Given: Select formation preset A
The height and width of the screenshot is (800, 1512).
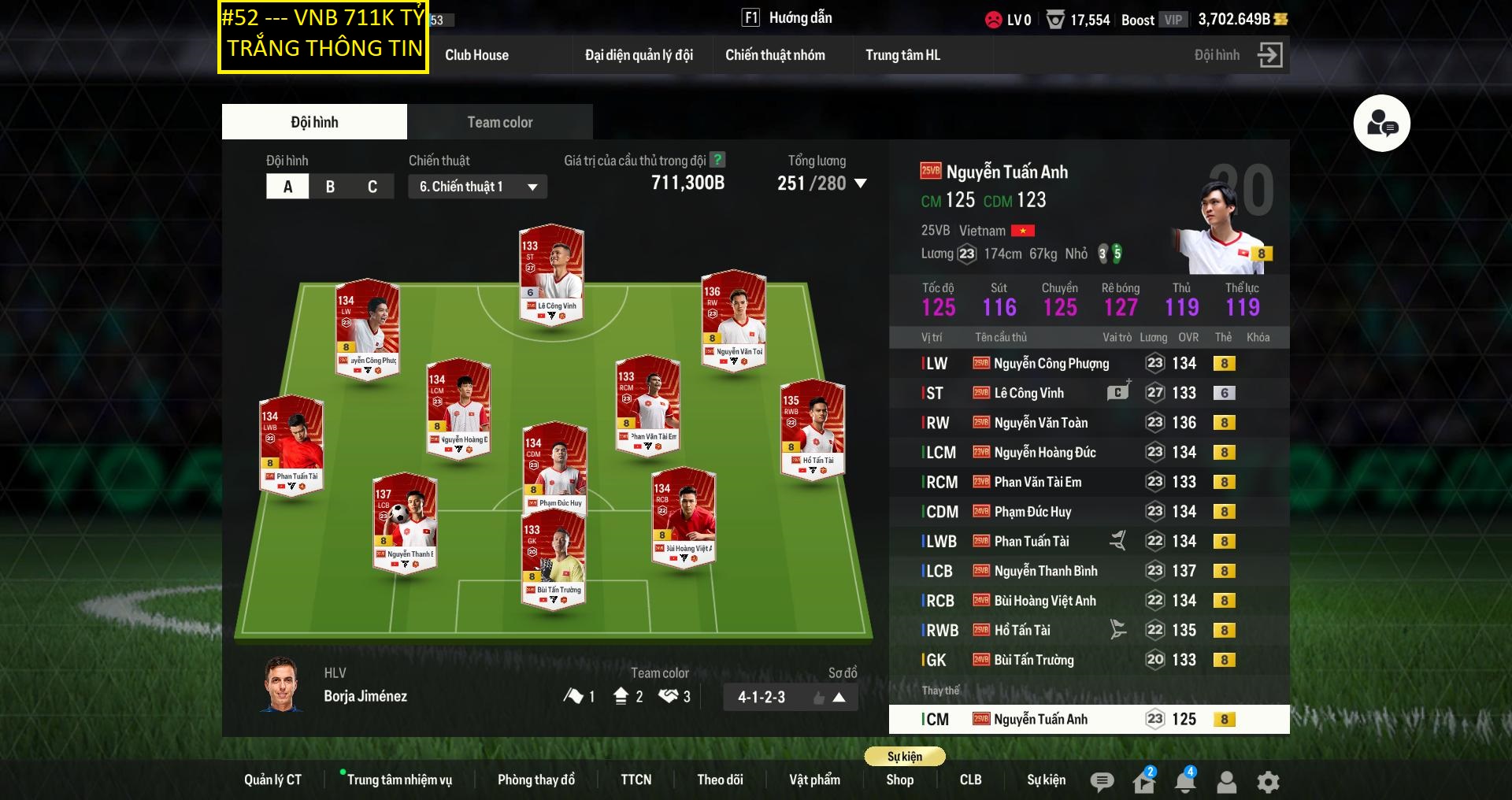Looking at the screenshot, I should tap(287, 187).
